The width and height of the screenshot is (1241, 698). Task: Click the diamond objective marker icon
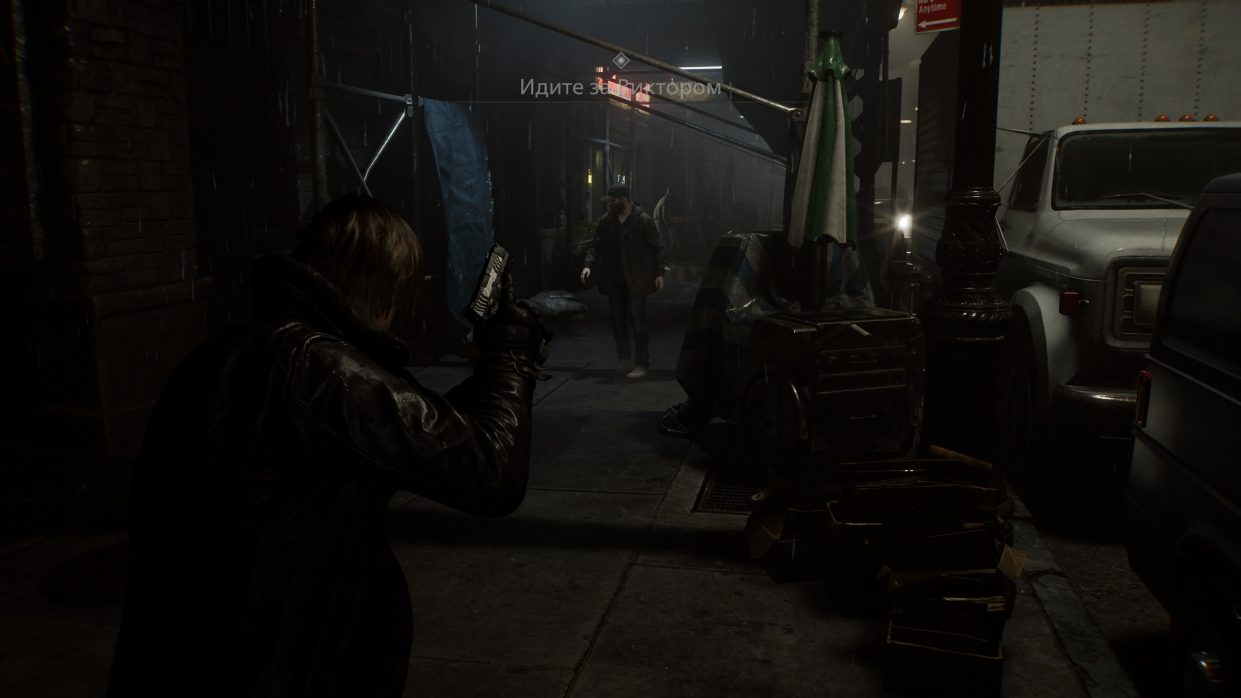click(621, 60)
